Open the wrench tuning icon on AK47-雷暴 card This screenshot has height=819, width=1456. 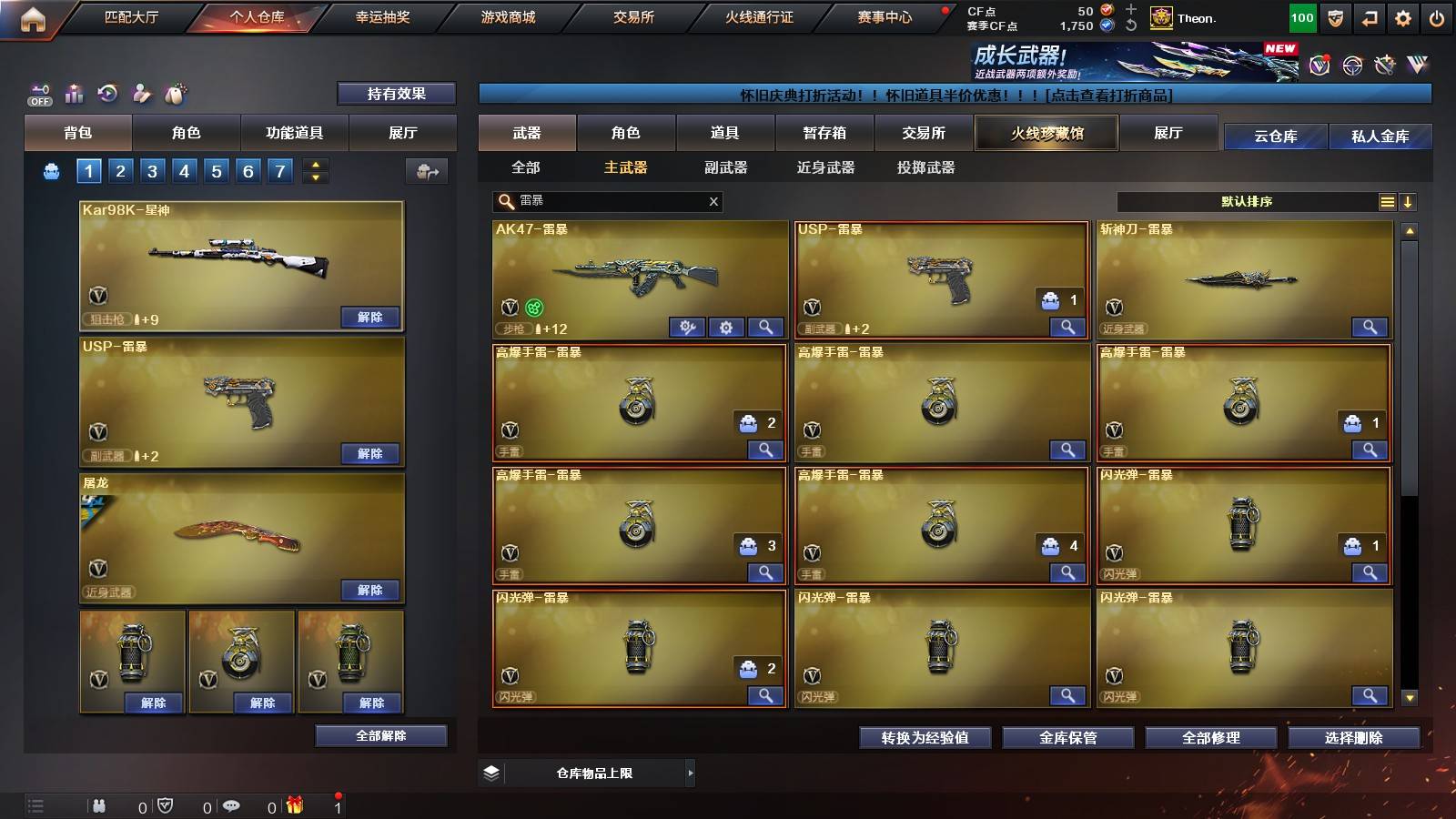coord(689,327)
